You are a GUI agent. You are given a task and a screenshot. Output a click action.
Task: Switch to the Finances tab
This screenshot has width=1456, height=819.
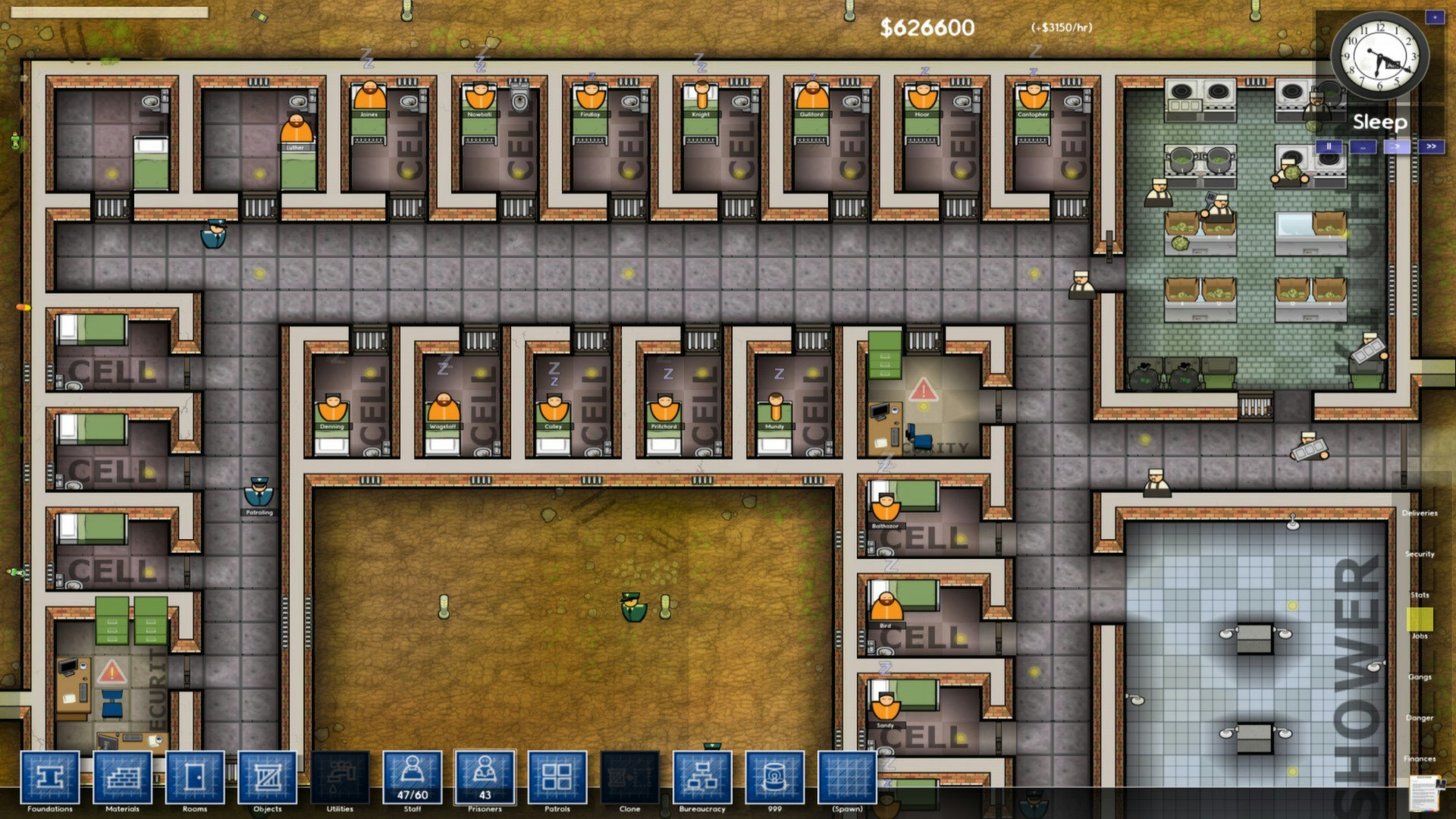[1419, 758]
